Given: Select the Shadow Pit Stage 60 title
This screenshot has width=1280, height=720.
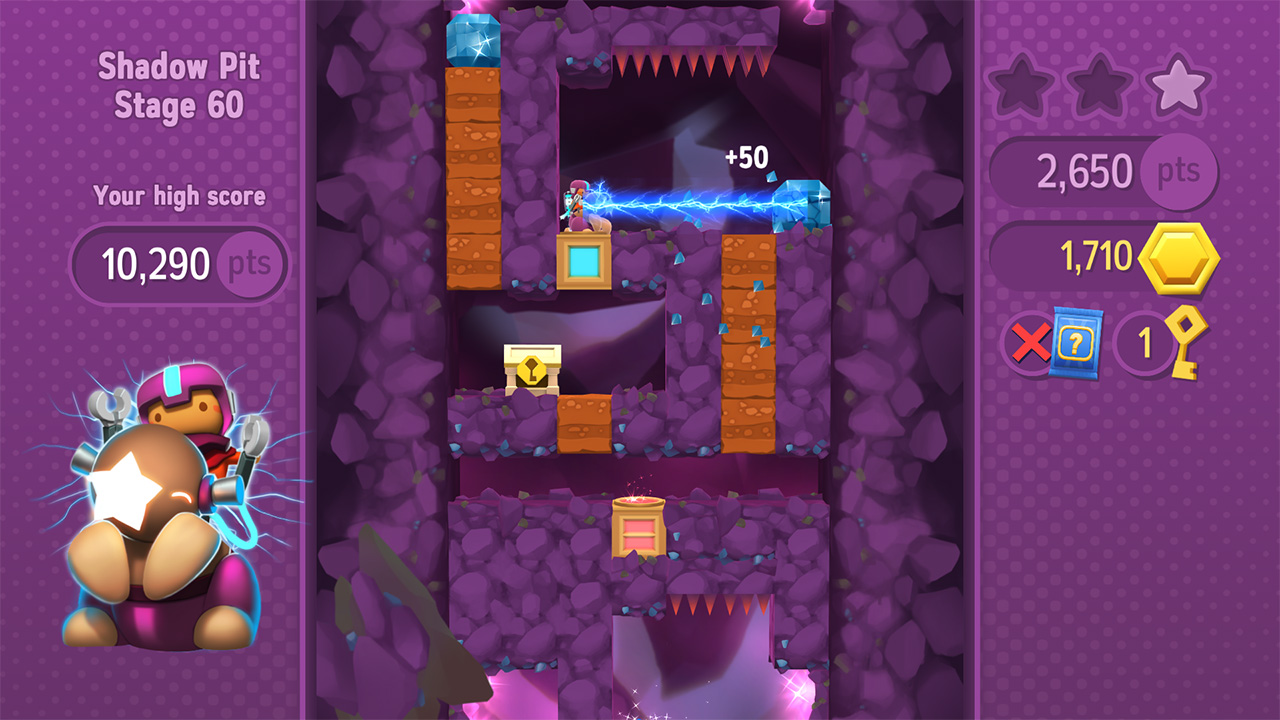Looking at the screenshot, I should click(178, 85).
